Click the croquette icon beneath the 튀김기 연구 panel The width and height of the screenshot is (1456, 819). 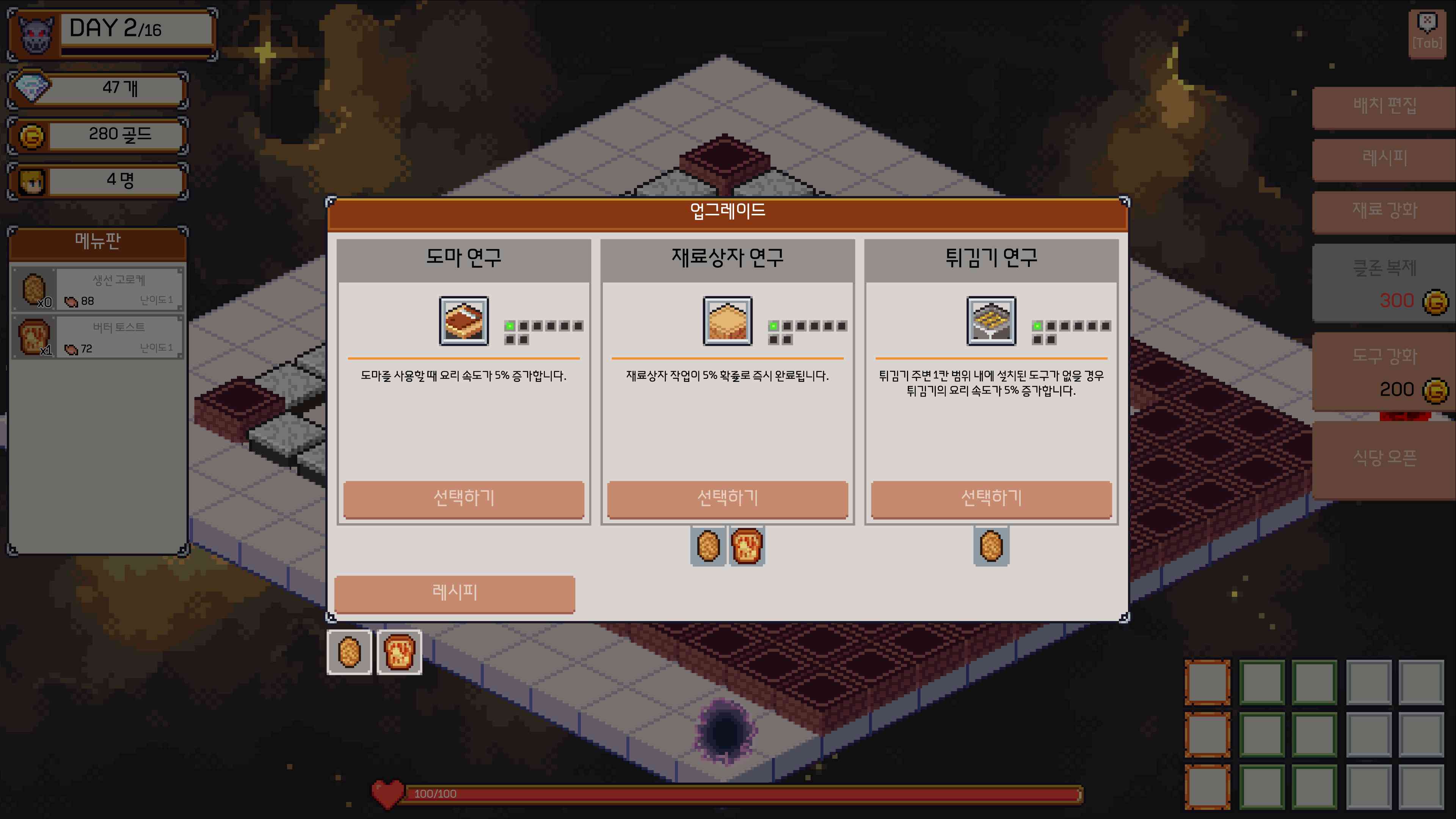(x=990, y=545)
